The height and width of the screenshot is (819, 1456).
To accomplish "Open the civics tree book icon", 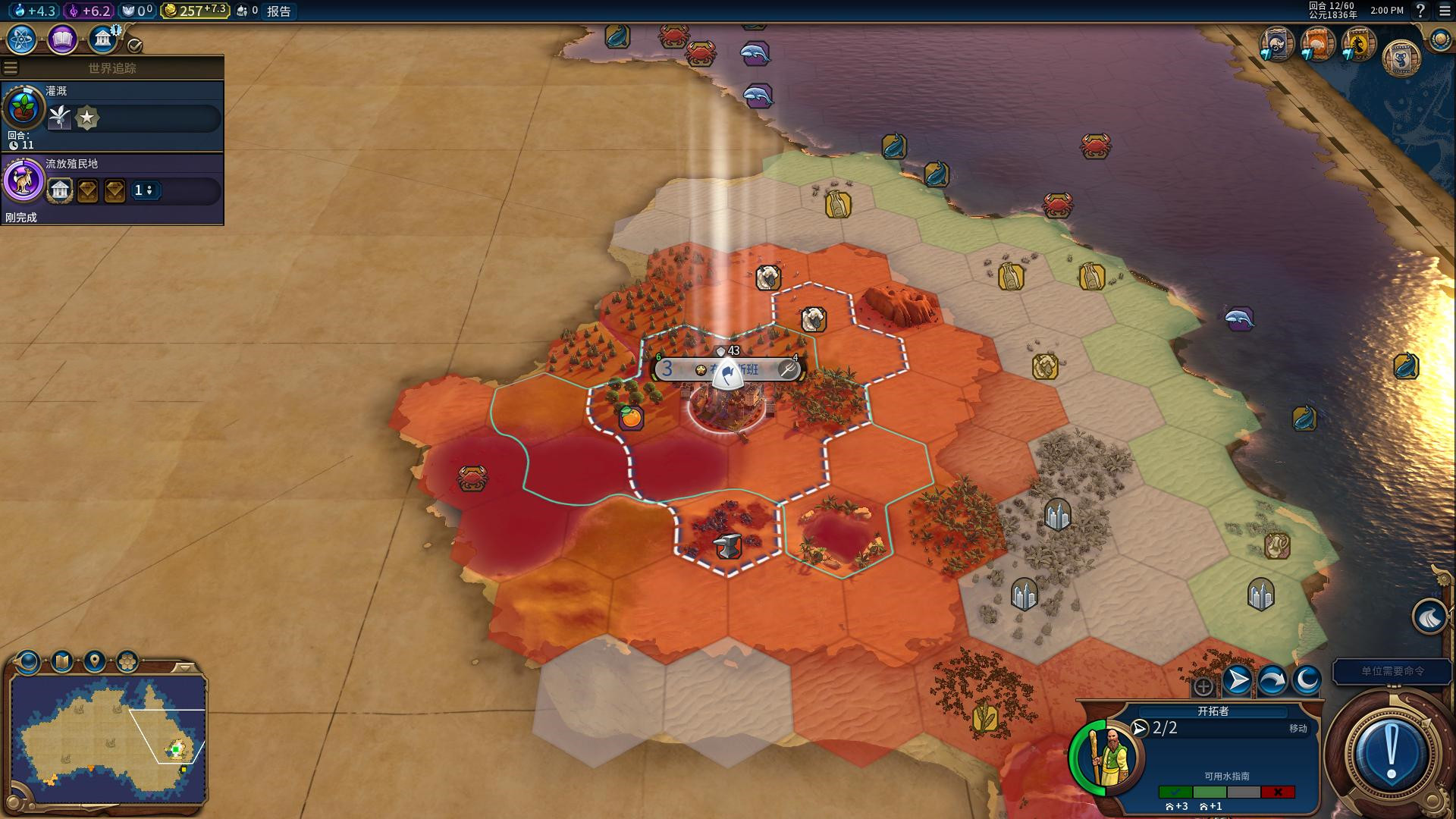I will click(62, 39).
